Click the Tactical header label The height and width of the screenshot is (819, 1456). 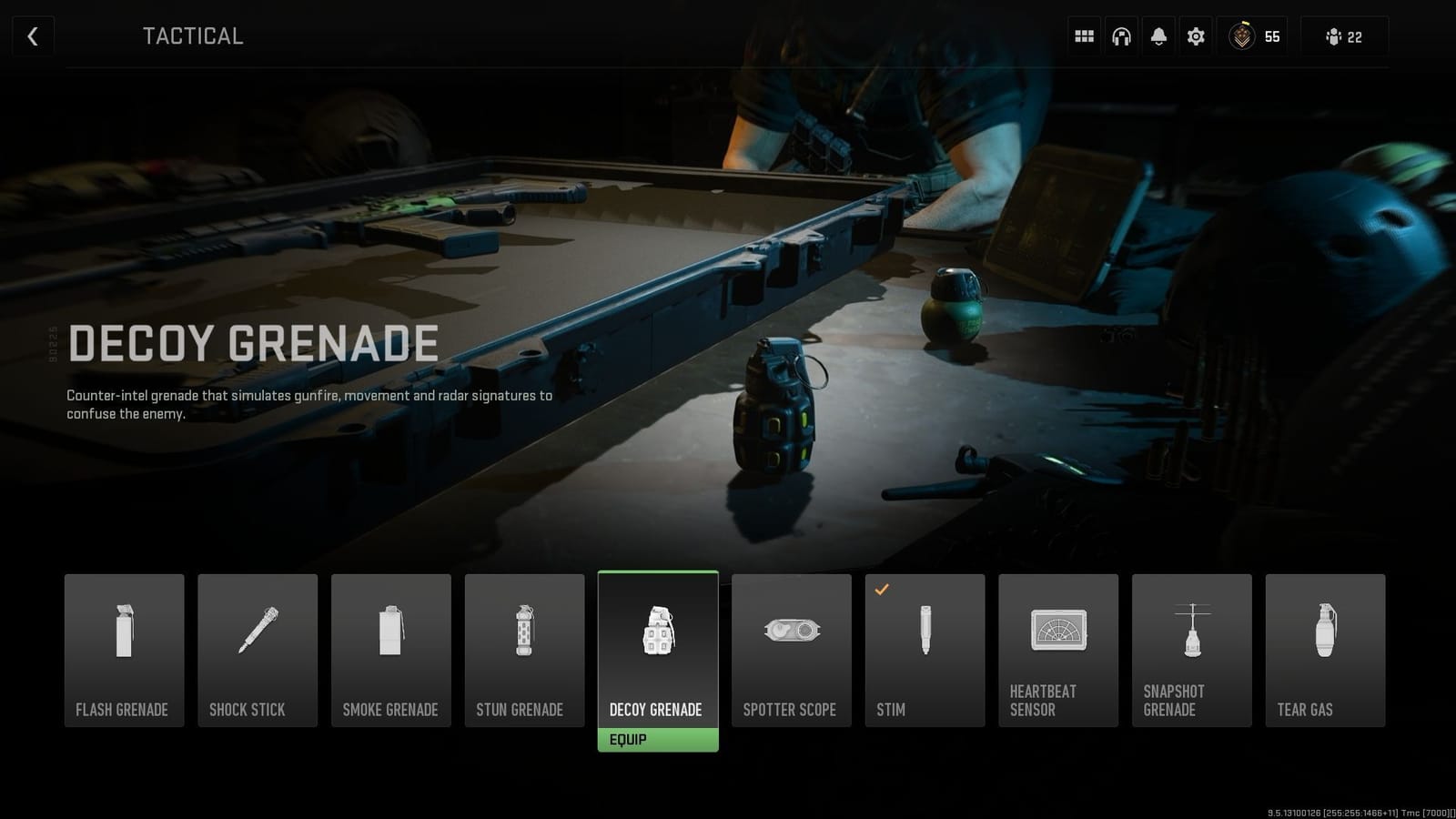click(192, 36)
